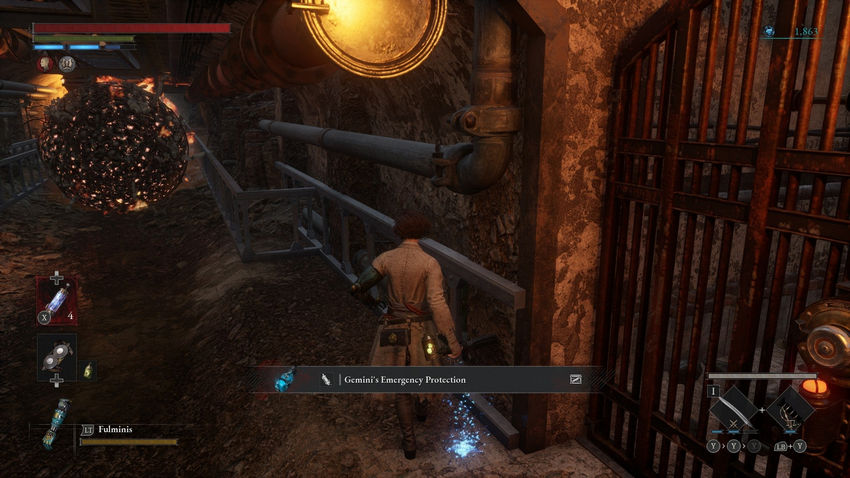Click the image icon on the pickup notification
The height and width of the screenshot is (478, 850).
pos(576,380)
